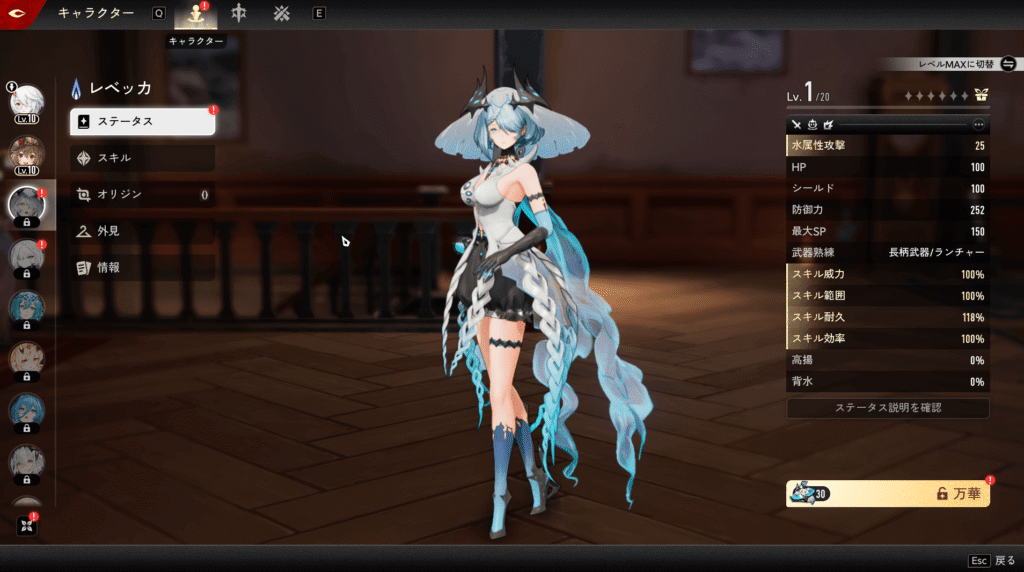The width and height of the screenshot is (1024, 572).
Task: Unlock the character with the 万華 button
Action: click(888, 493)
